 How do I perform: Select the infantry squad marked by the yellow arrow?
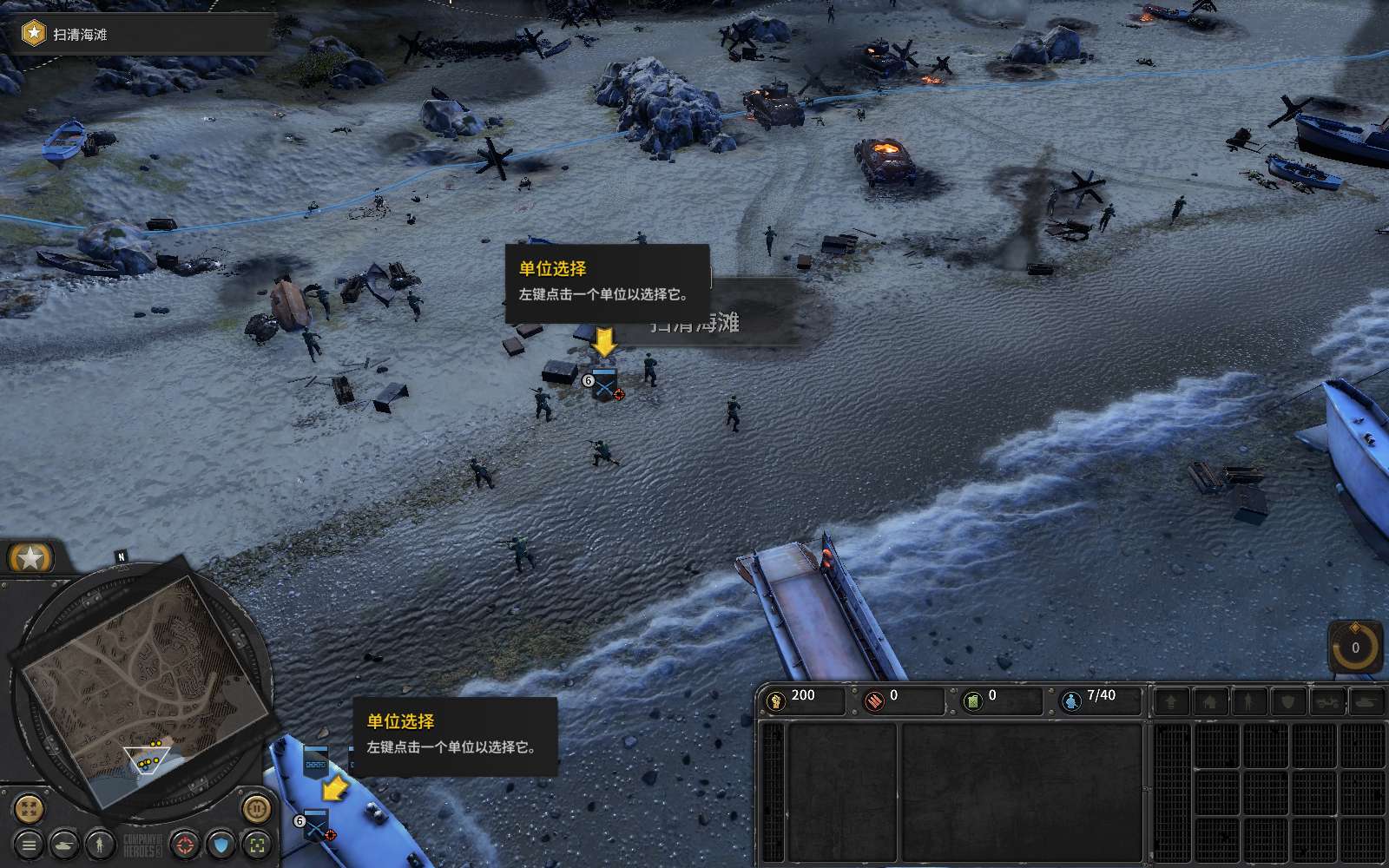[x=604, y=385]
